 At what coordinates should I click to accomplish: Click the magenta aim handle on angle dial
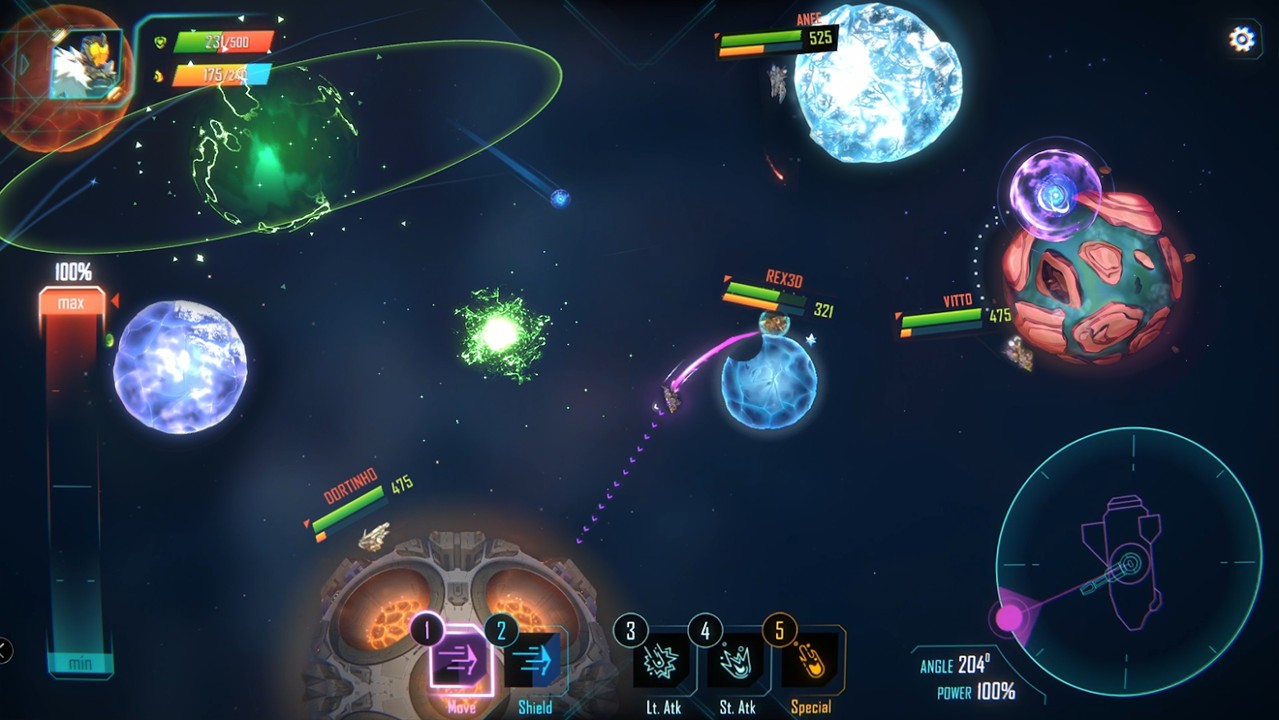point(1009,617)
